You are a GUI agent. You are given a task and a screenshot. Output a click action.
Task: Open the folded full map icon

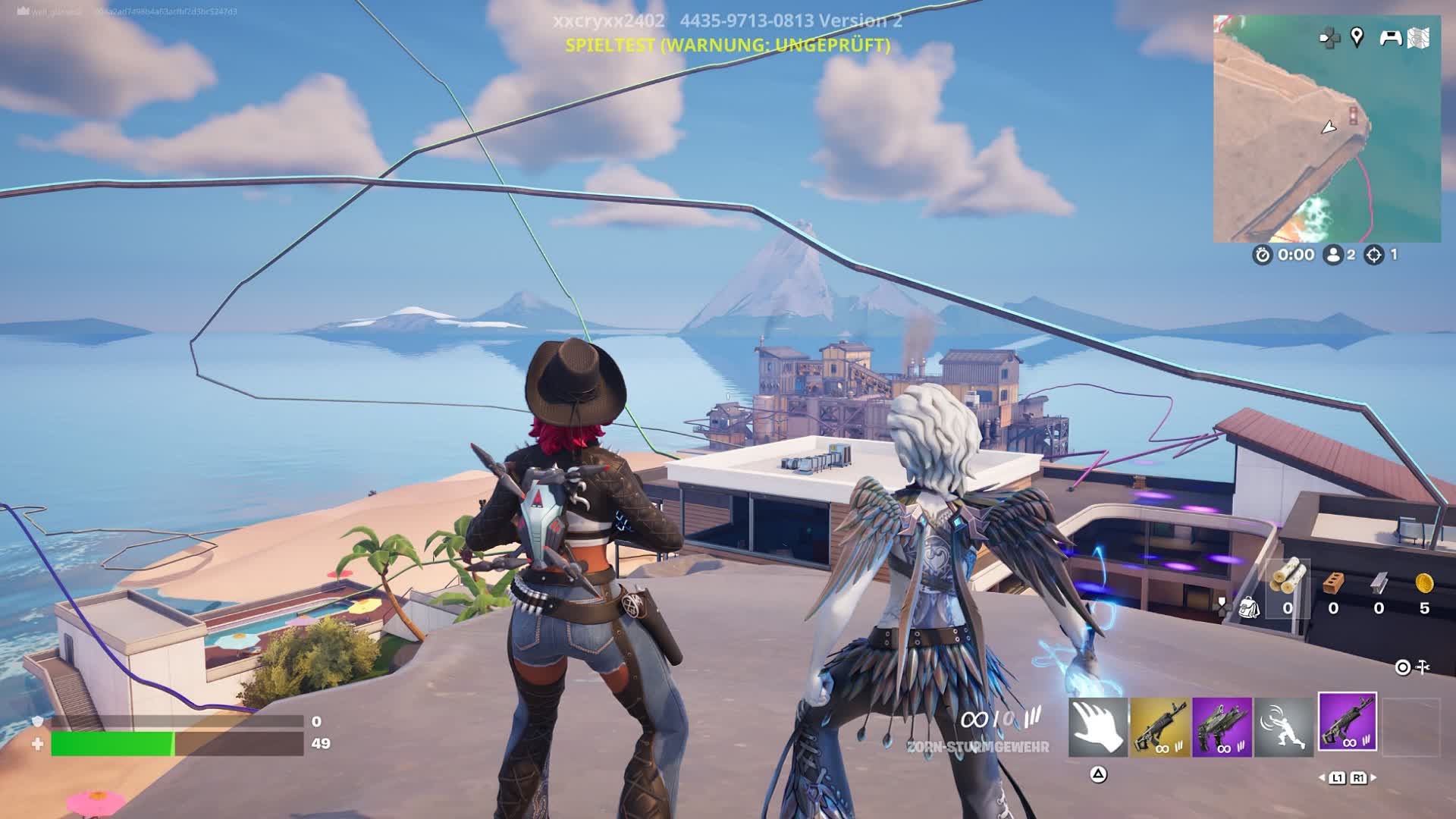point(1419,38)
